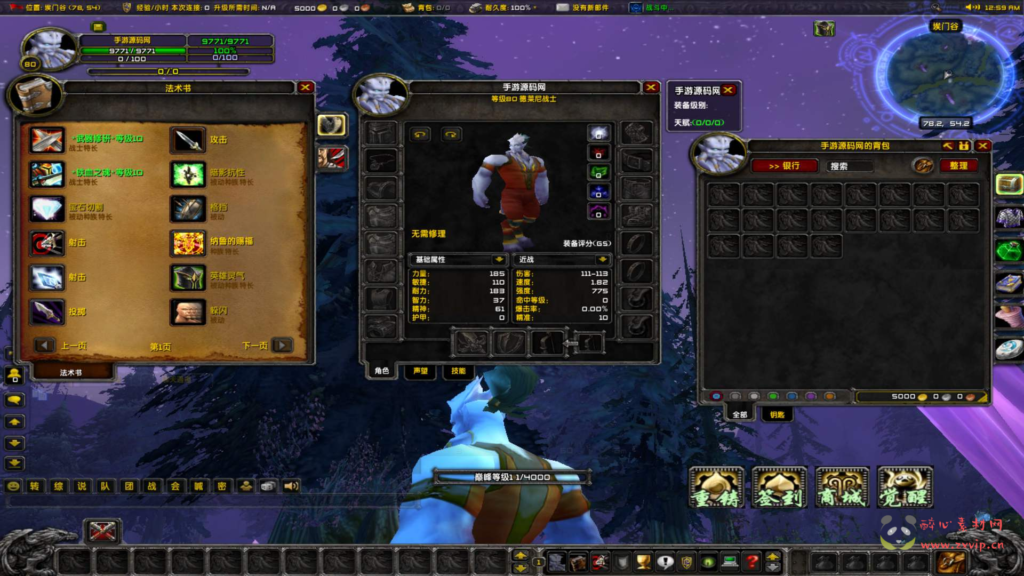Click the circular minimap

tap(945, 72)
